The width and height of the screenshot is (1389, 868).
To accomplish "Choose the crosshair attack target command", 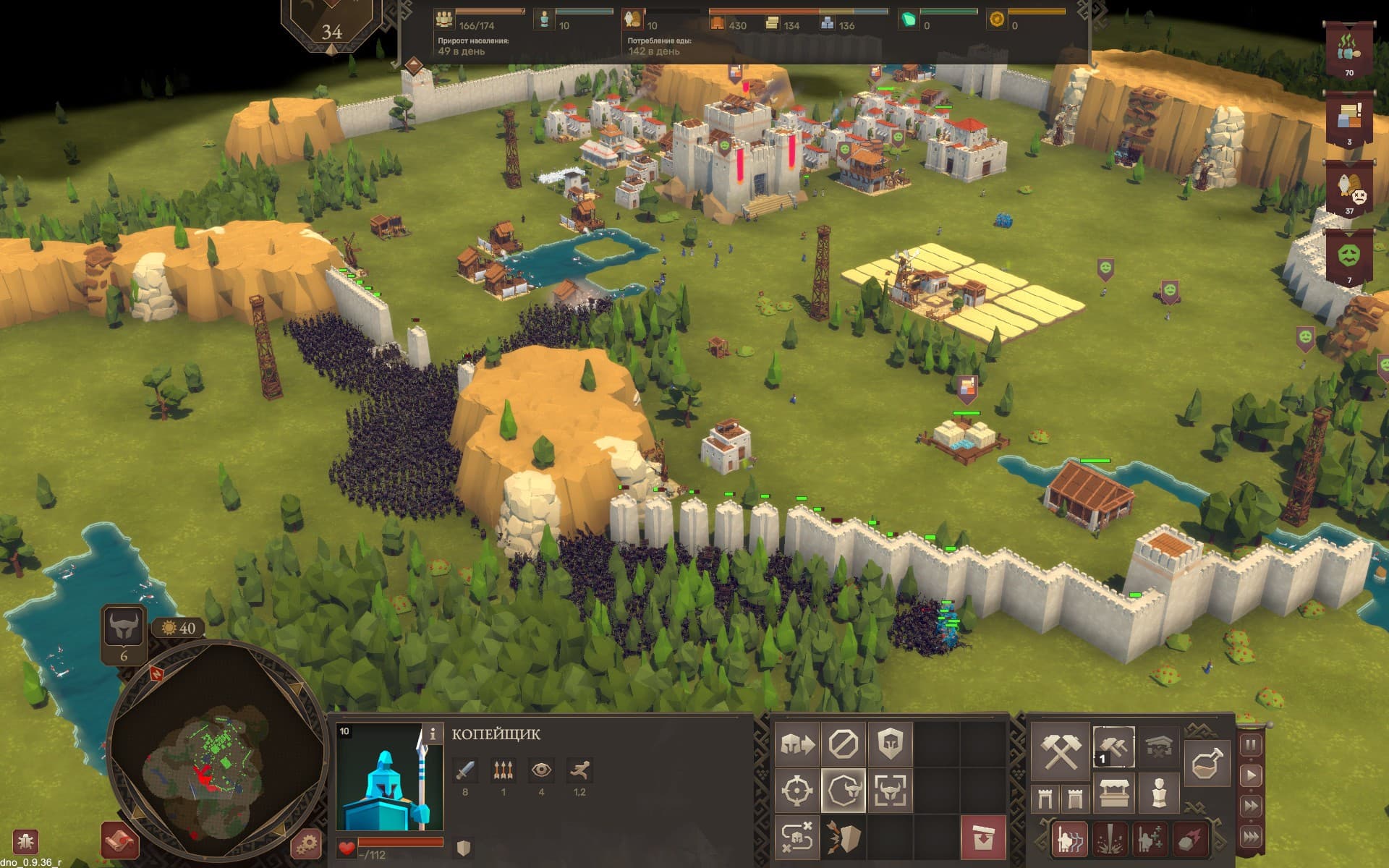I will click(x=797, y=791).
